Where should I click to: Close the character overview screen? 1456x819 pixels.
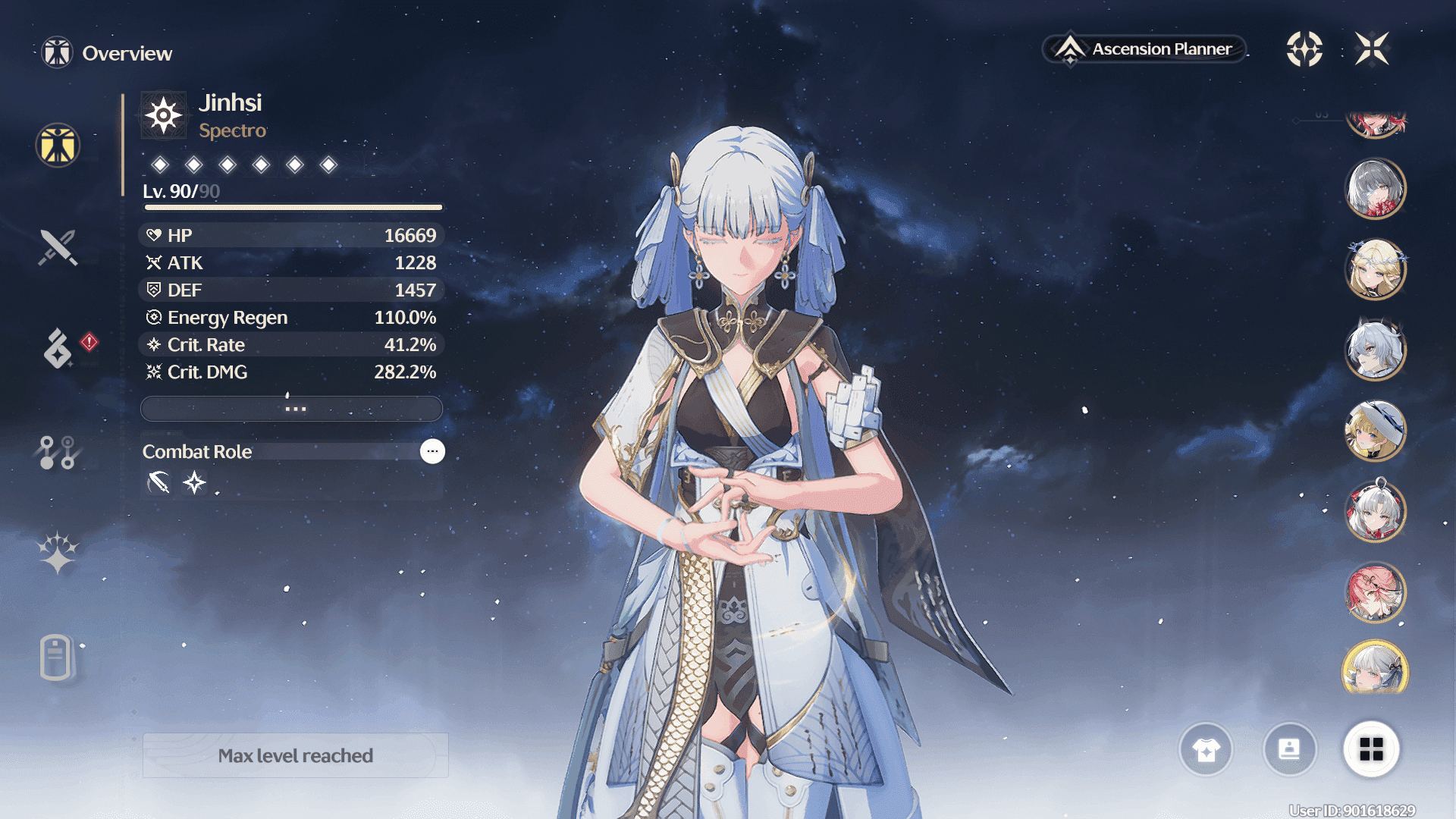point(1372,49)
